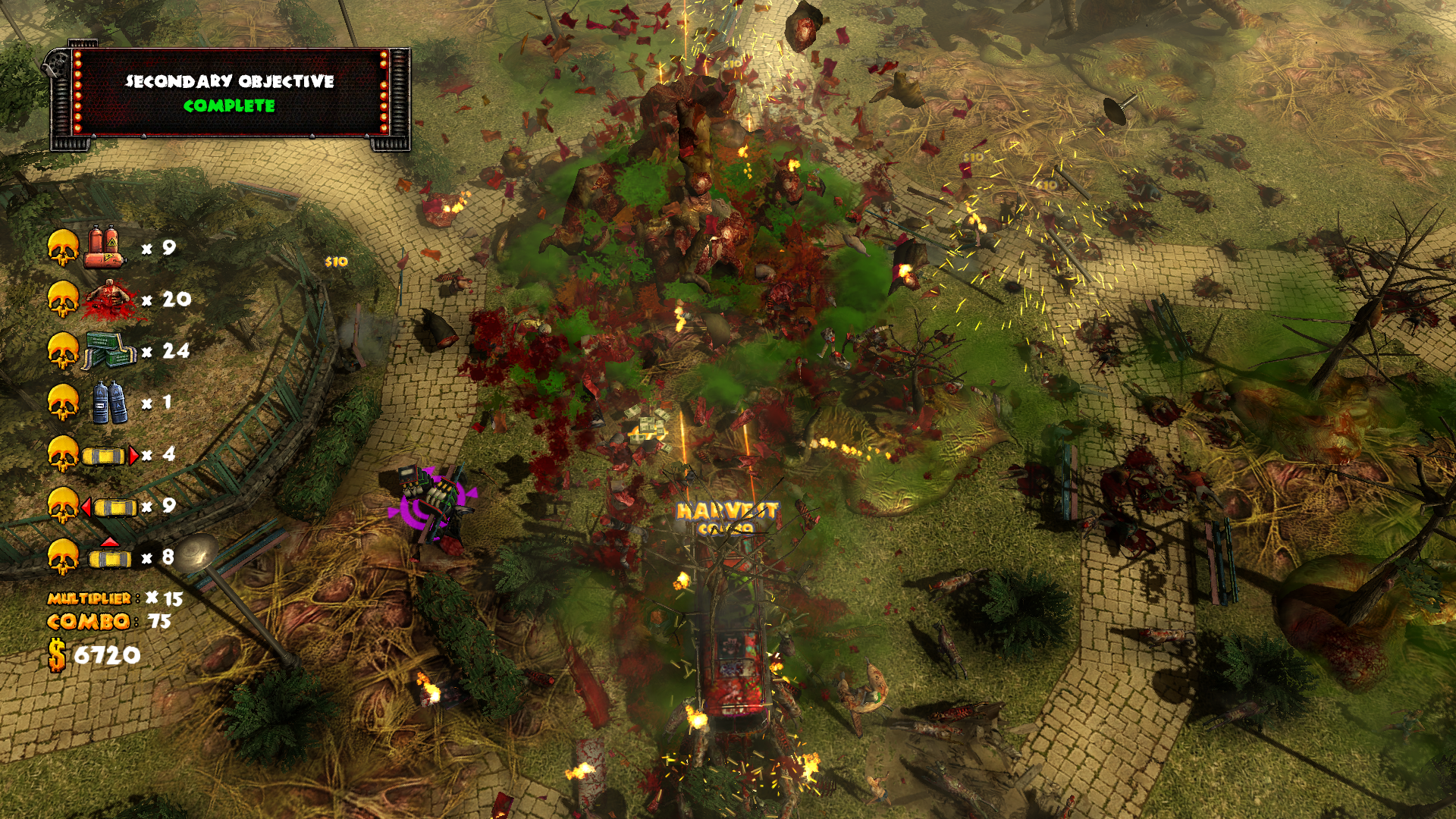Click the bloody corpse kill icon
The image size is (1456, 819).
click(x=111, y=300)
